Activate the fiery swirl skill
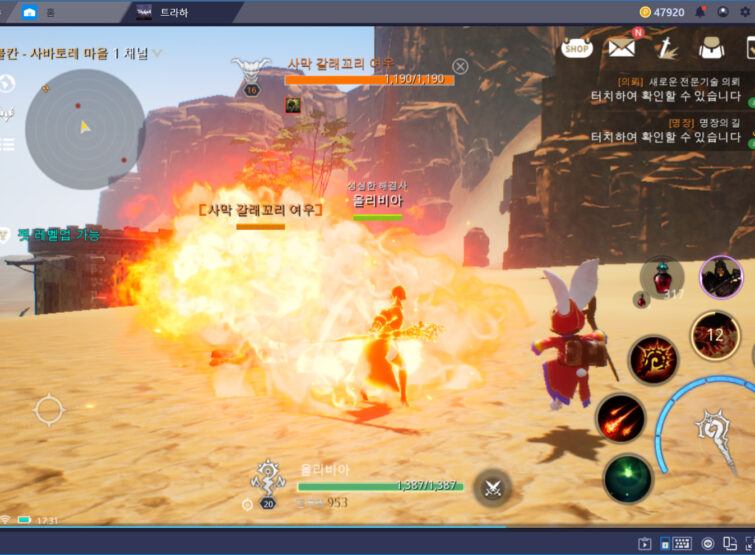This screenshot has height=555, width=755. coord(652,359)
